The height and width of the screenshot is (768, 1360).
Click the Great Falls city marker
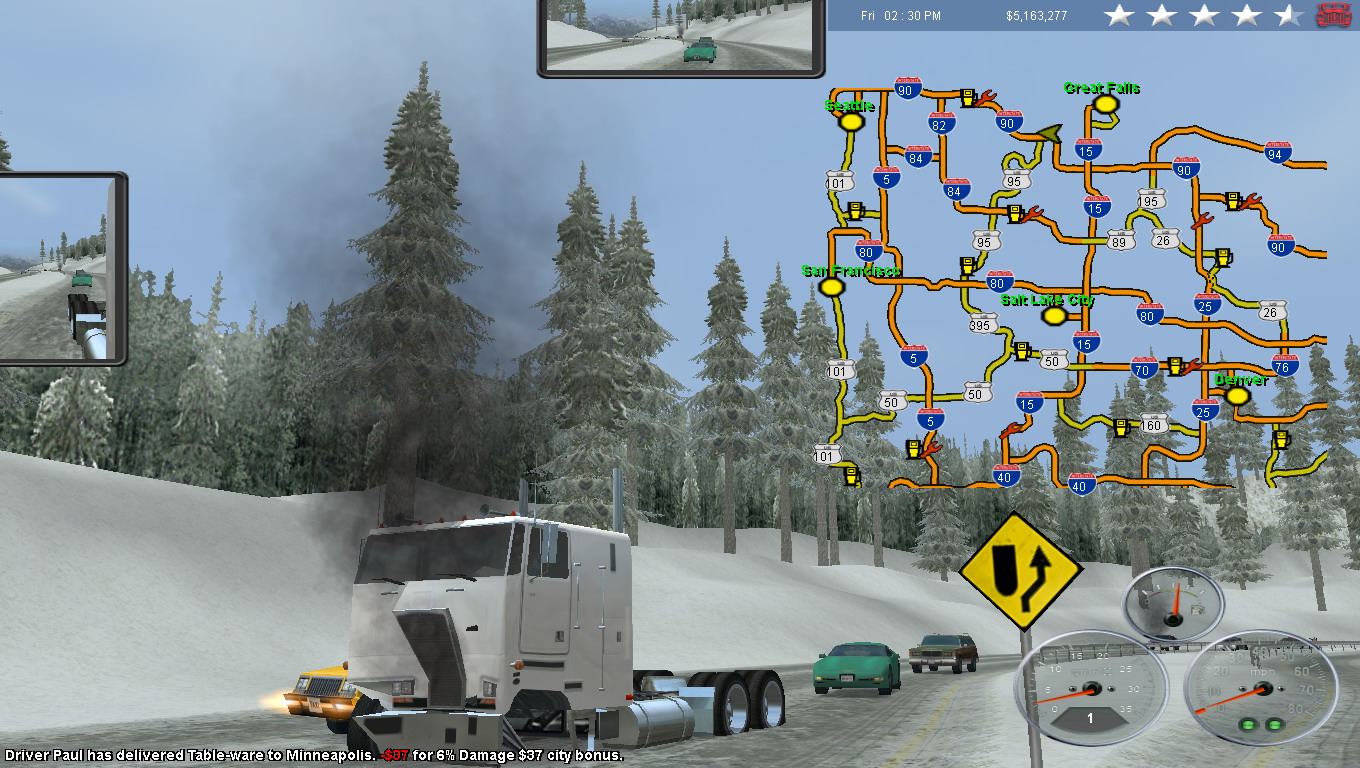point(1104,103)
